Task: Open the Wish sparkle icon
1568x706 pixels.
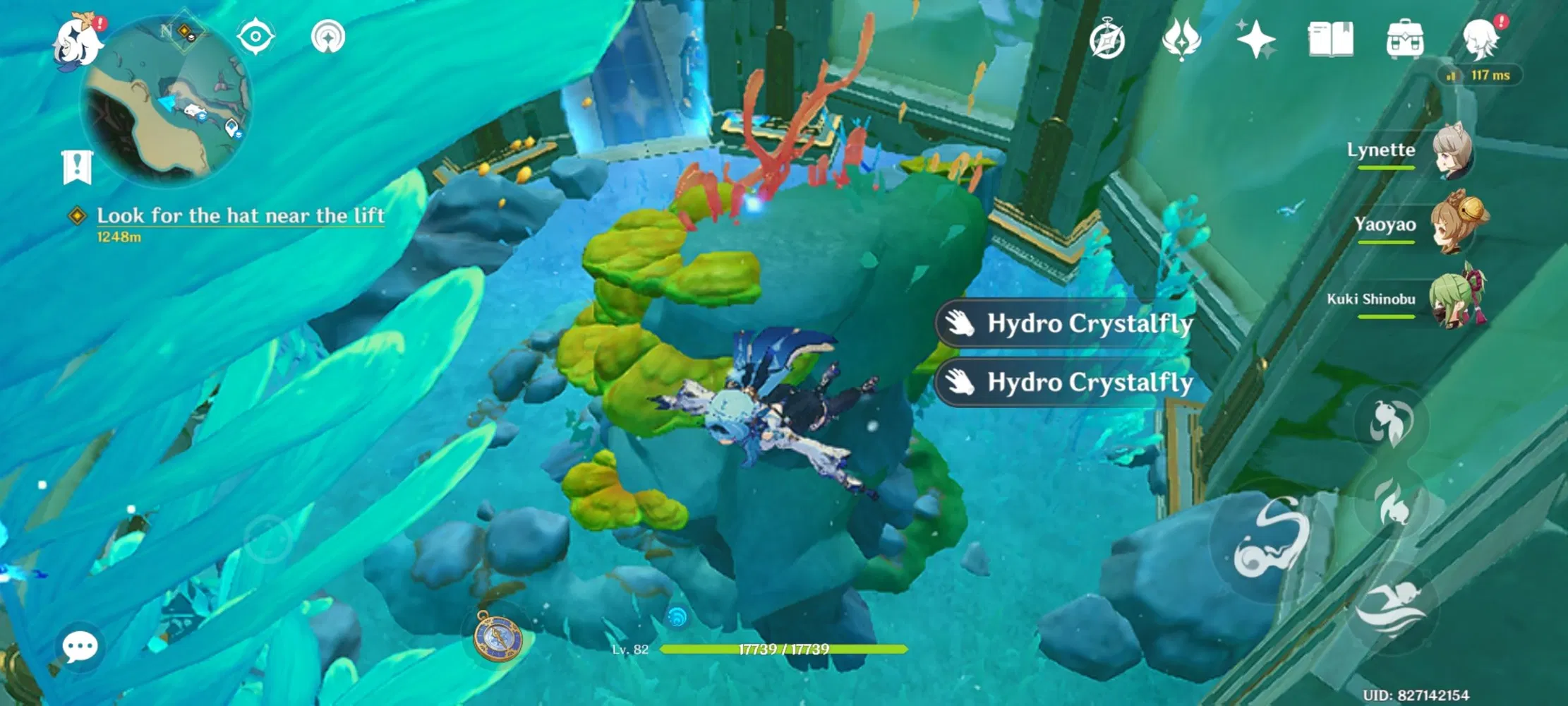Action: pos(1260,40)
